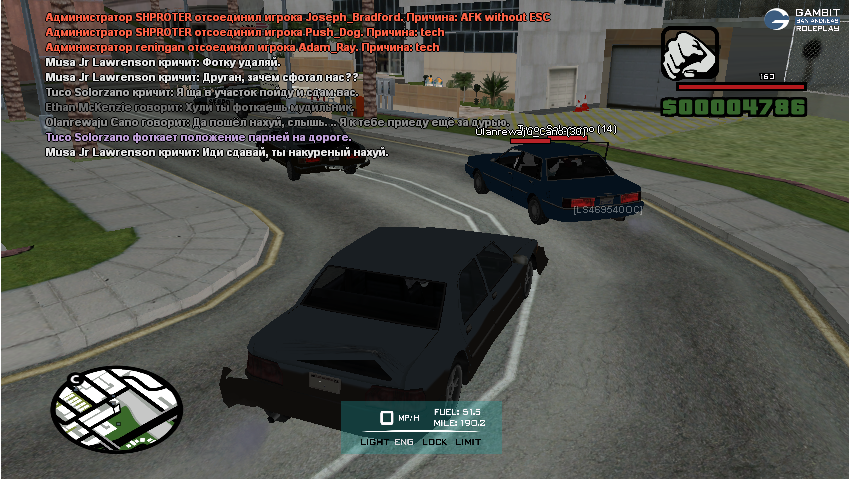Toggle the LIGHT indicator on the speedometer
849x479 pixels.
[x=374, y=441]
